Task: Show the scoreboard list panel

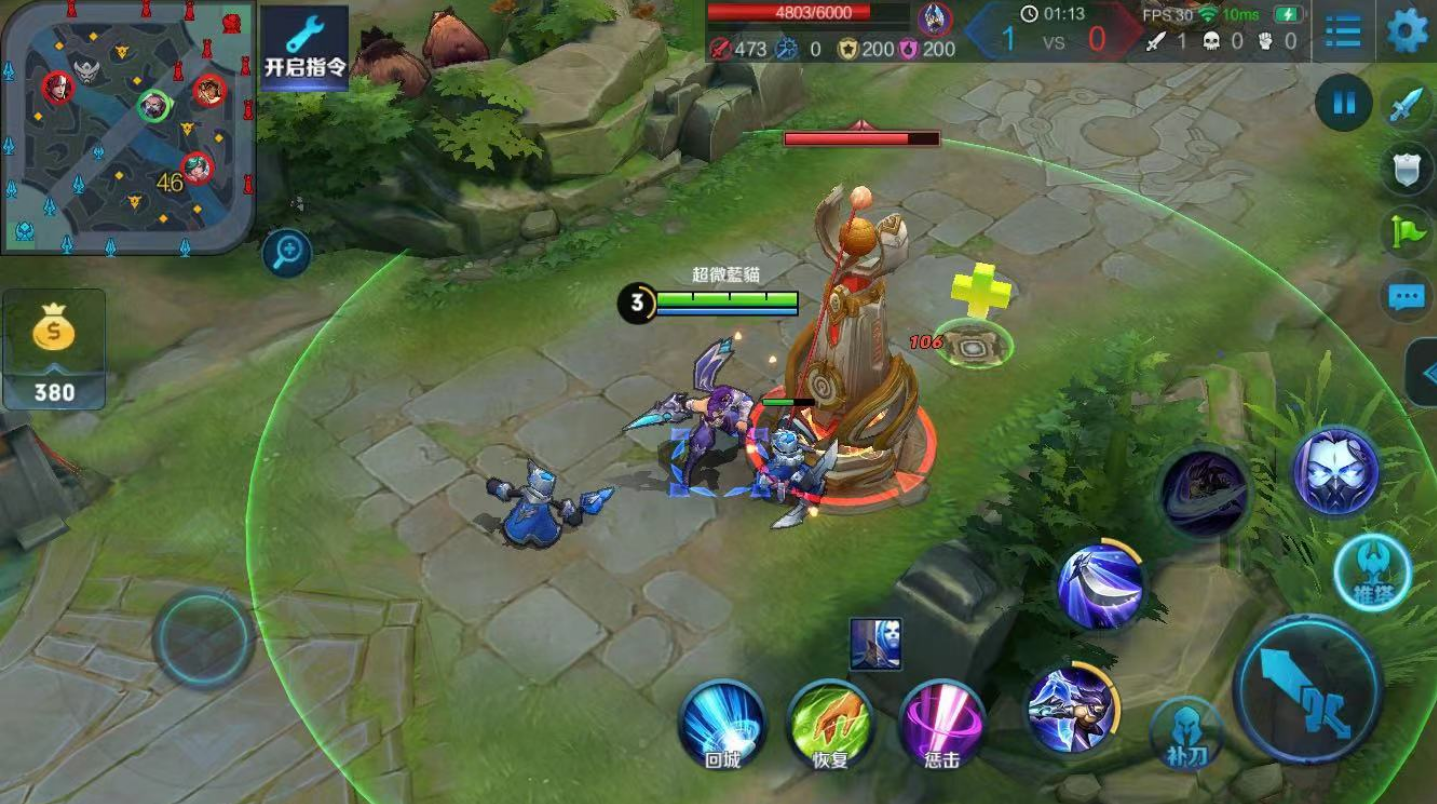Action: 1342,32
